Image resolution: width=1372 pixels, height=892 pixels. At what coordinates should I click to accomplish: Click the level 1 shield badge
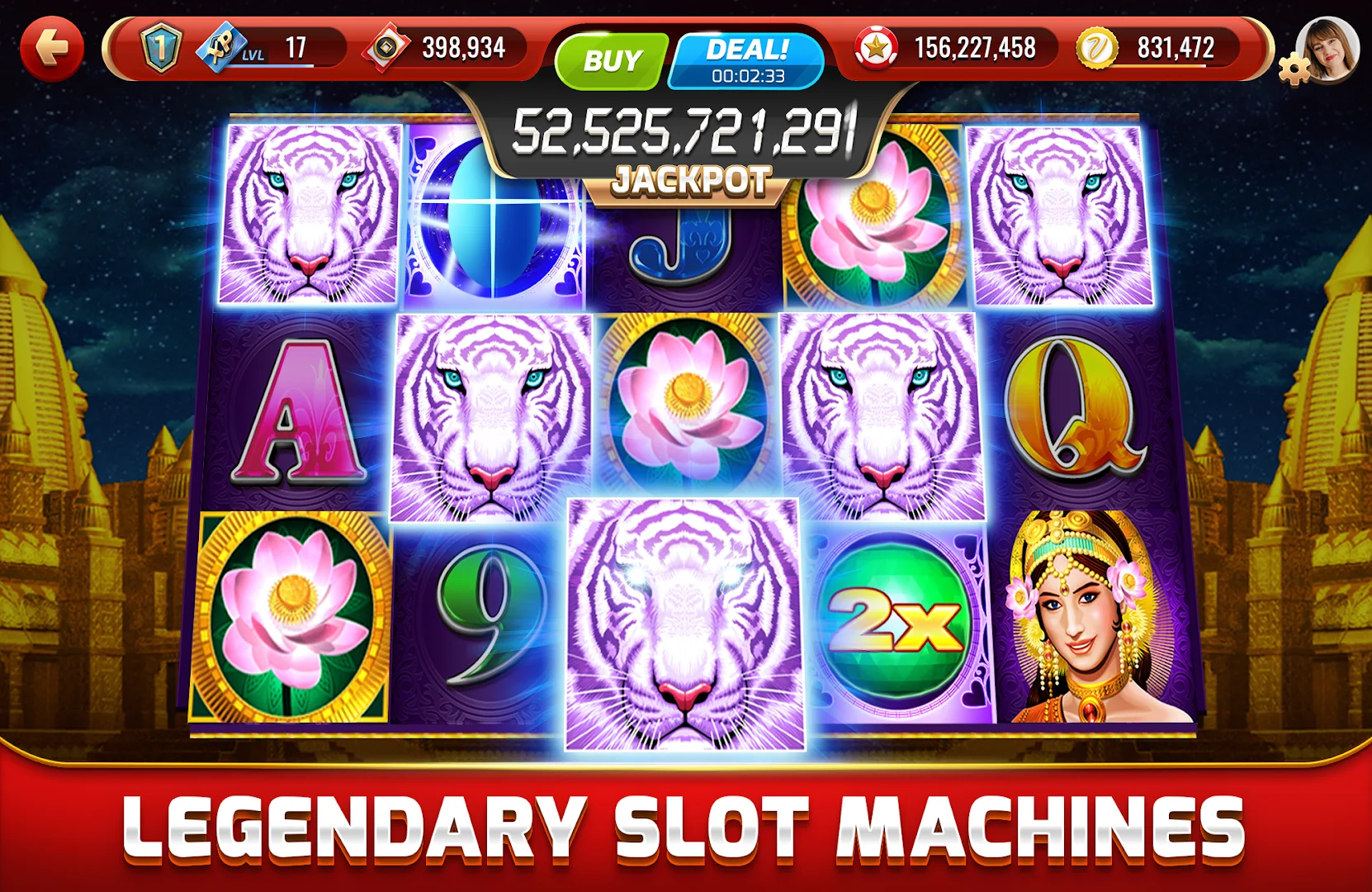tap(162, 47)
